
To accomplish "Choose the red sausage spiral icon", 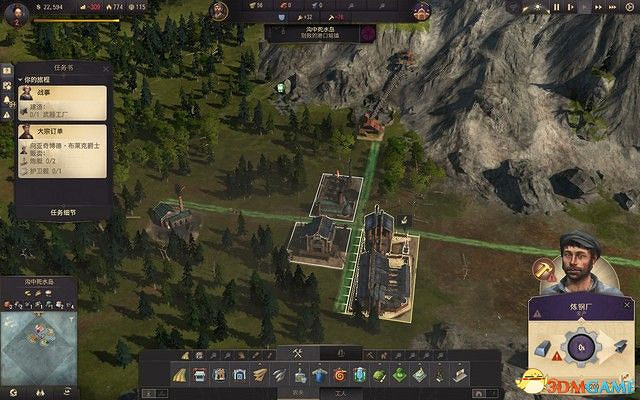I will [x=340, y=375].
